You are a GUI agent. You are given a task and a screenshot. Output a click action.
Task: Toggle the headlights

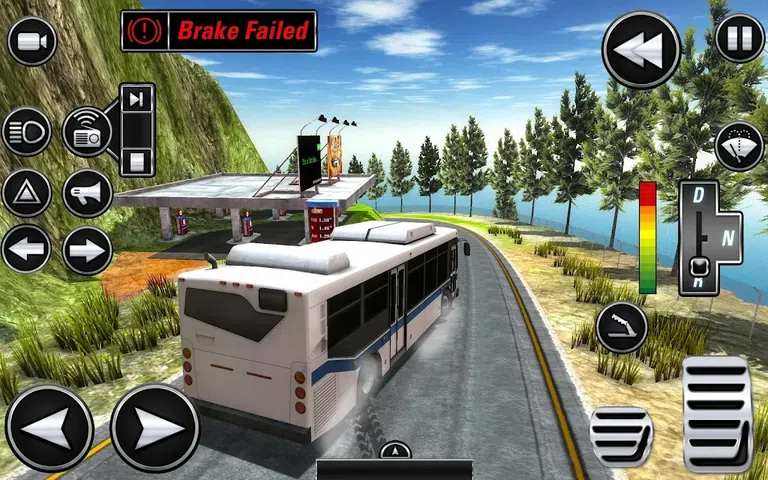(x=27, y=132)
